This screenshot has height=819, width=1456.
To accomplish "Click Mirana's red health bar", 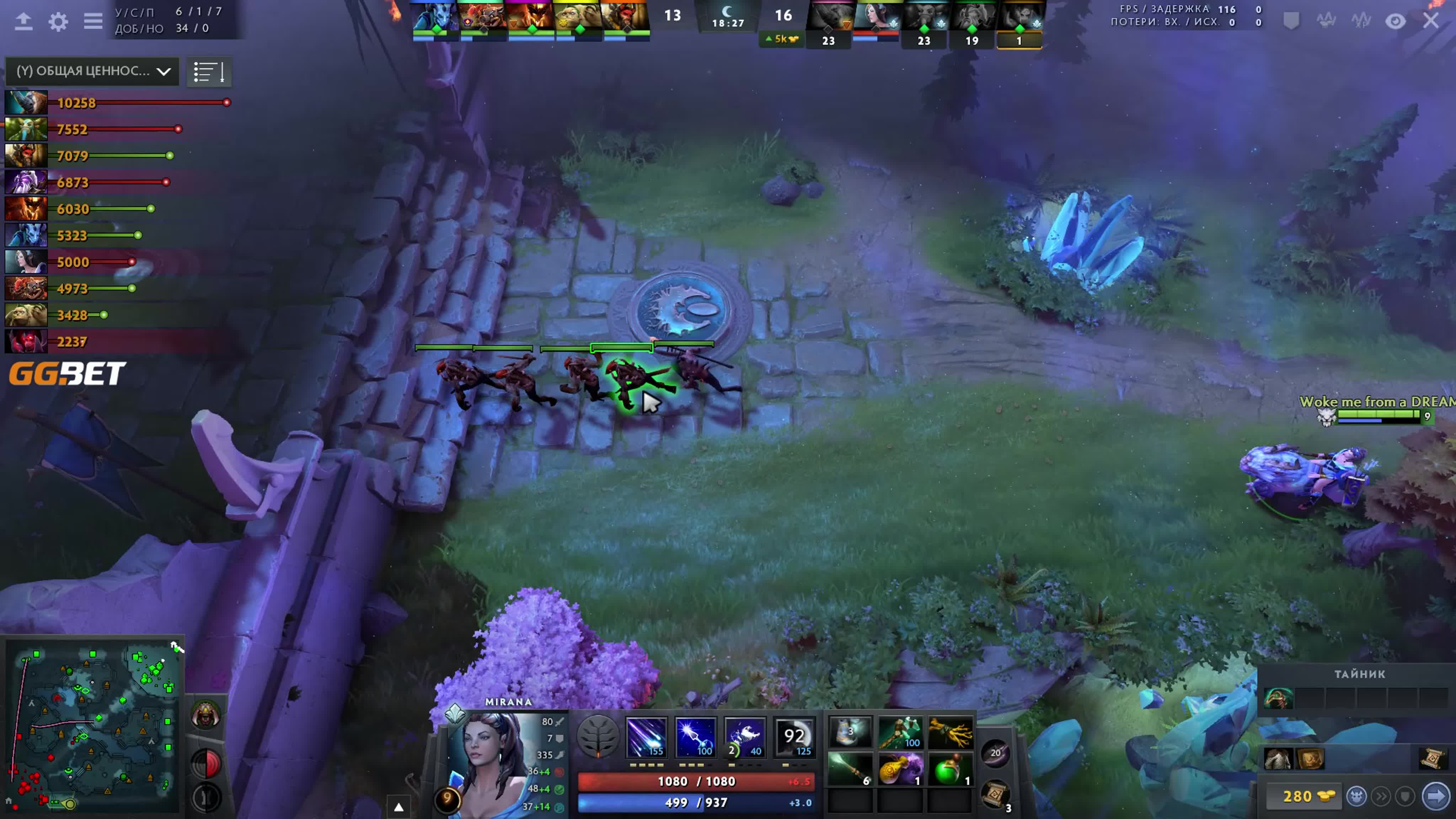I will click(695, 781).
